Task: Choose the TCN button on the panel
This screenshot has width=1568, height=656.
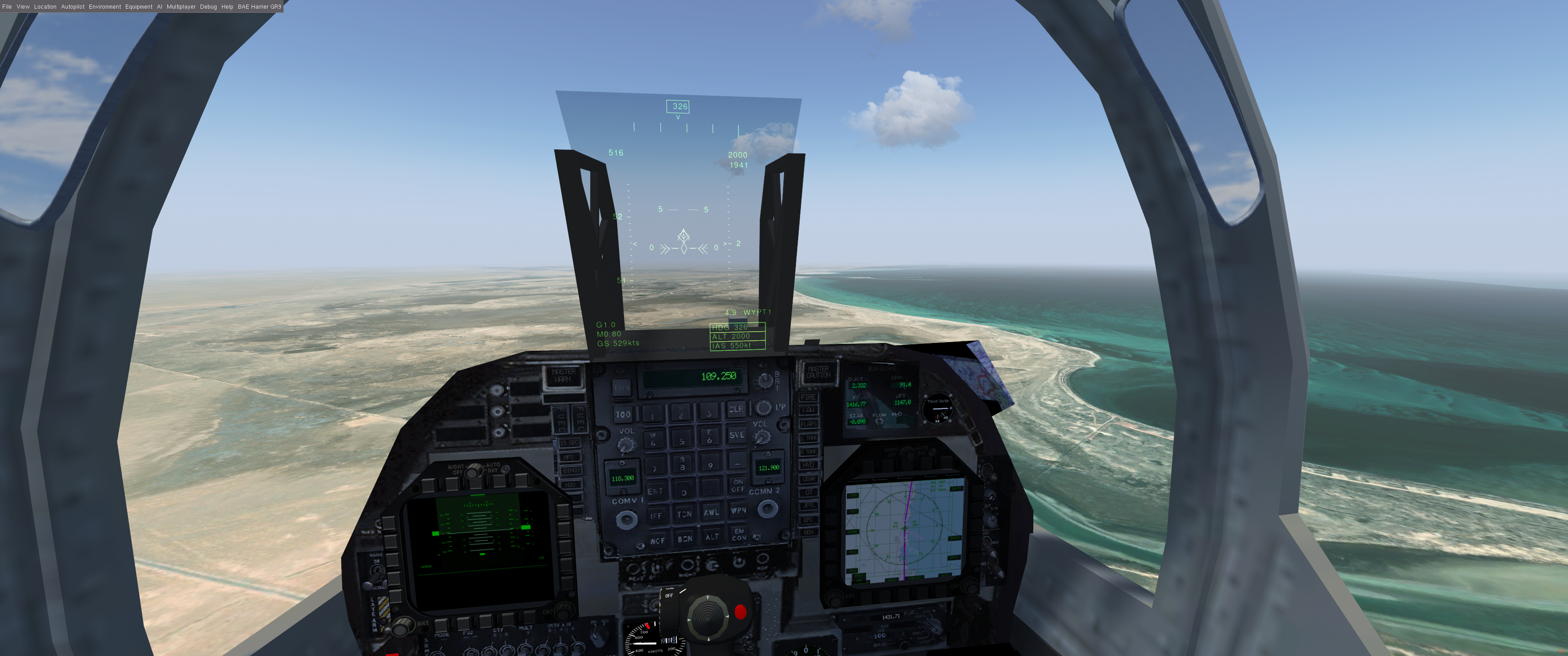Action: 684,514
